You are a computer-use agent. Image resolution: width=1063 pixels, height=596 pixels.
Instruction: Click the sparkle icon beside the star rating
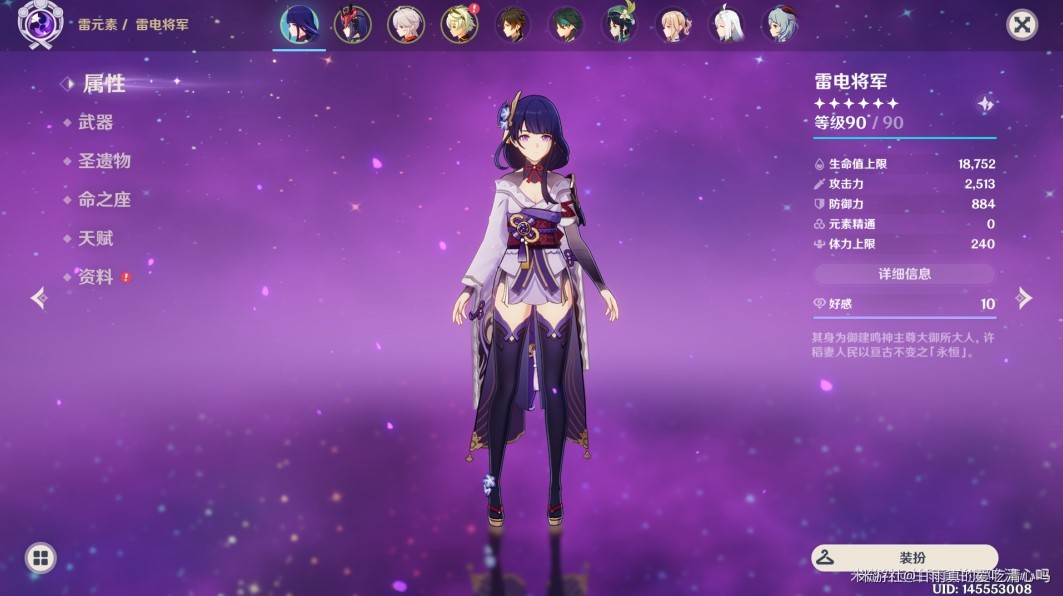[985, 104]
